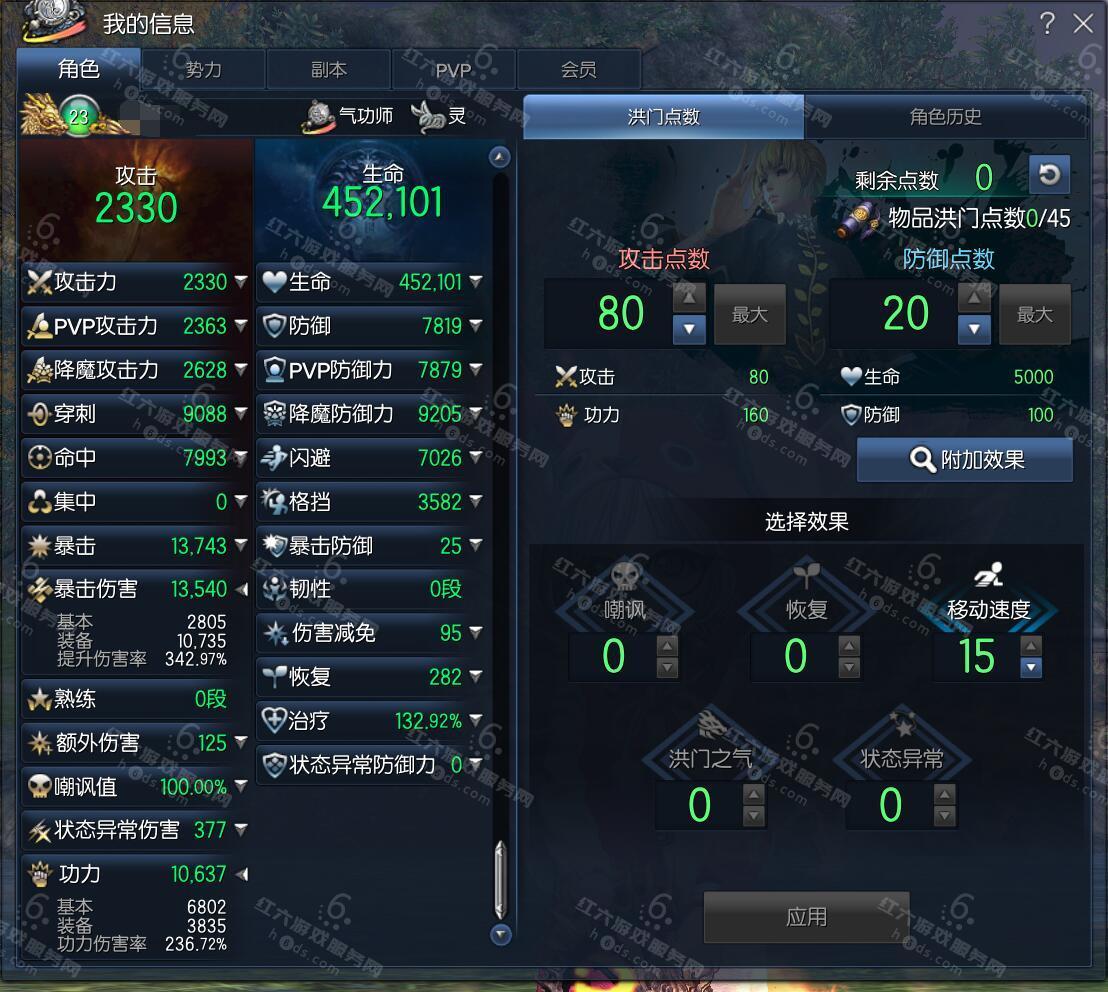Select the 洪门点数 tab

pyautogui.click(x=663, y=117)
